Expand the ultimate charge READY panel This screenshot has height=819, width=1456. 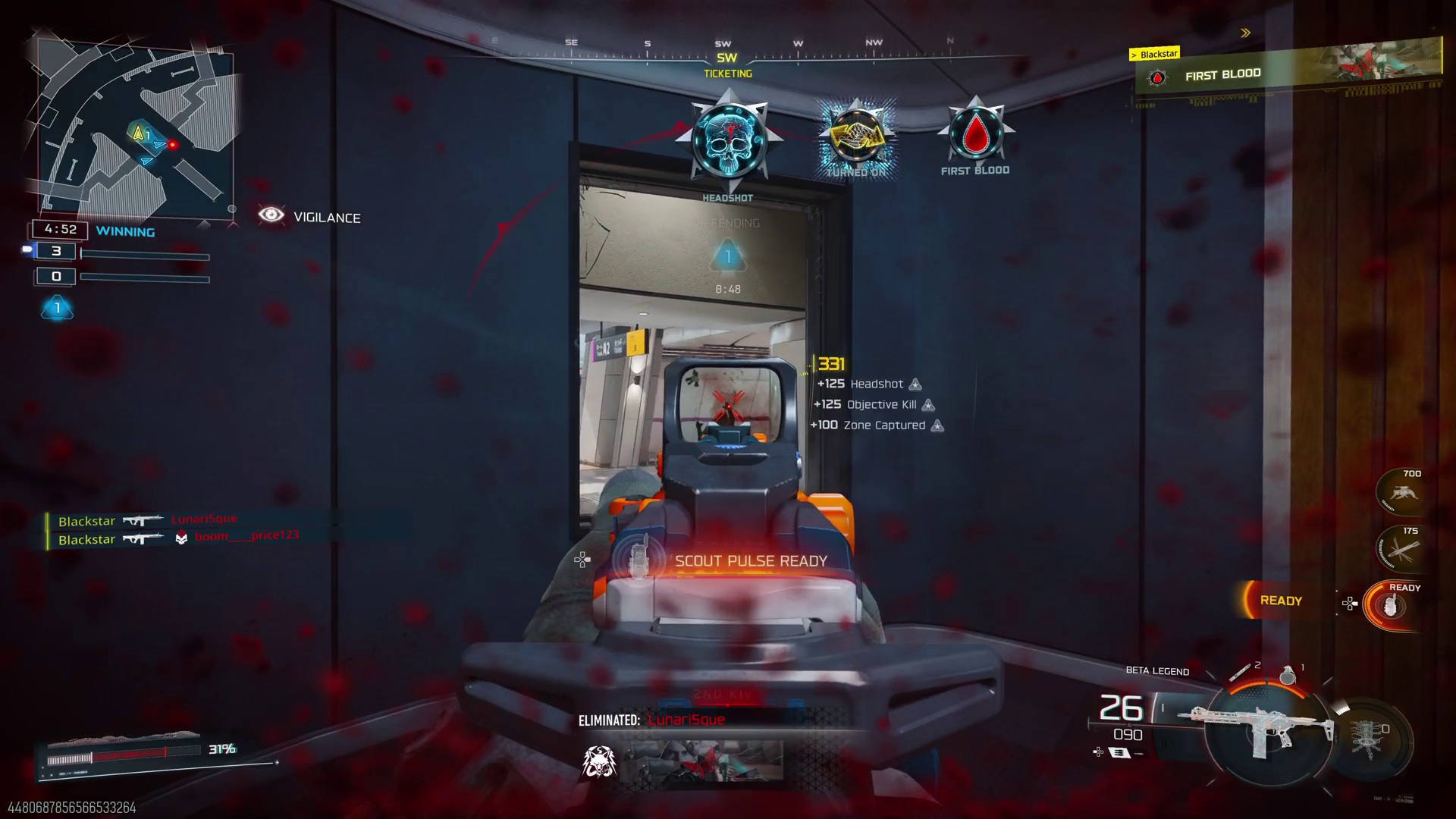pyautogui.click(x=1280, y=600)
